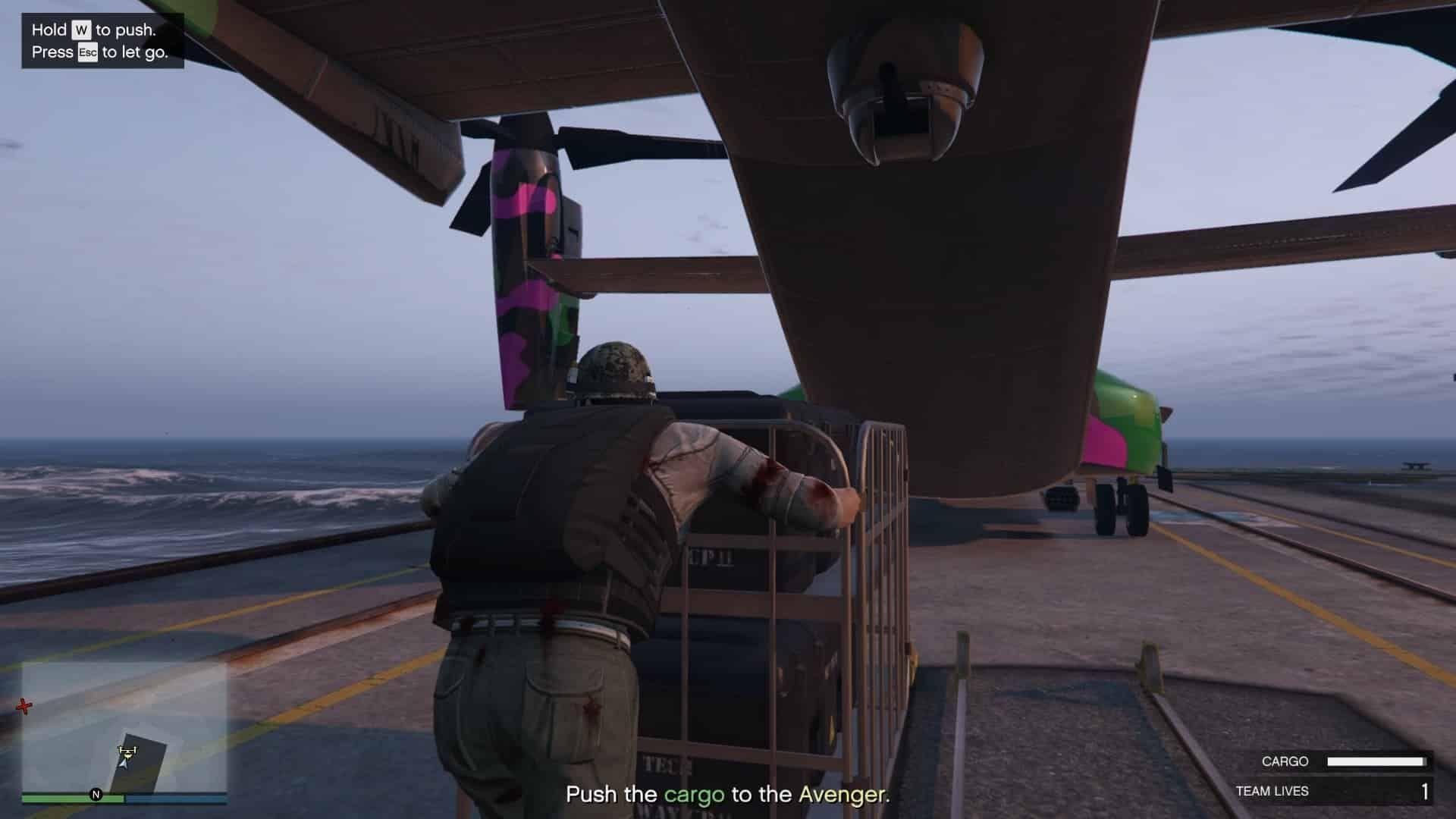Click the CARGO label text
Viewport: 1456px width, 819px height.
coord(1284,761)
